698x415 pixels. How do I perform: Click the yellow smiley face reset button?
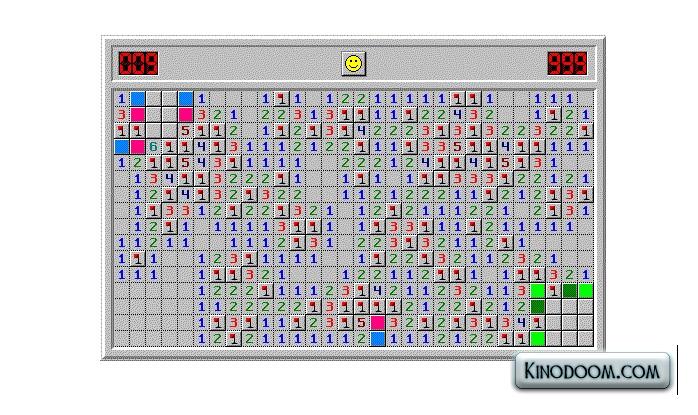(x=353, y=64)
